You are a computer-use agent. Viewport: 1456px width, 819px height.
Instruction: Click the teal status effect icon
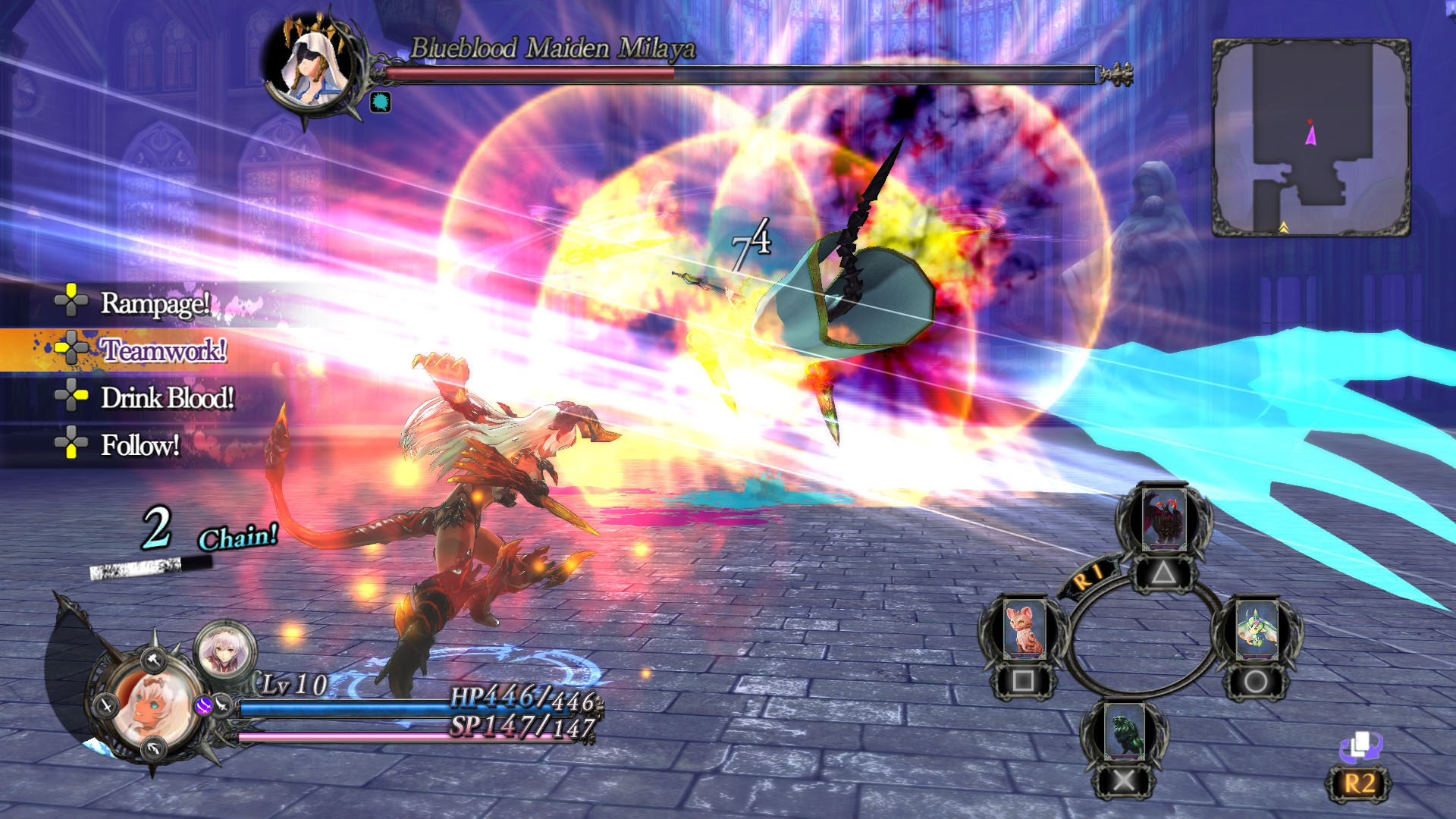click(x=380, y=102)
